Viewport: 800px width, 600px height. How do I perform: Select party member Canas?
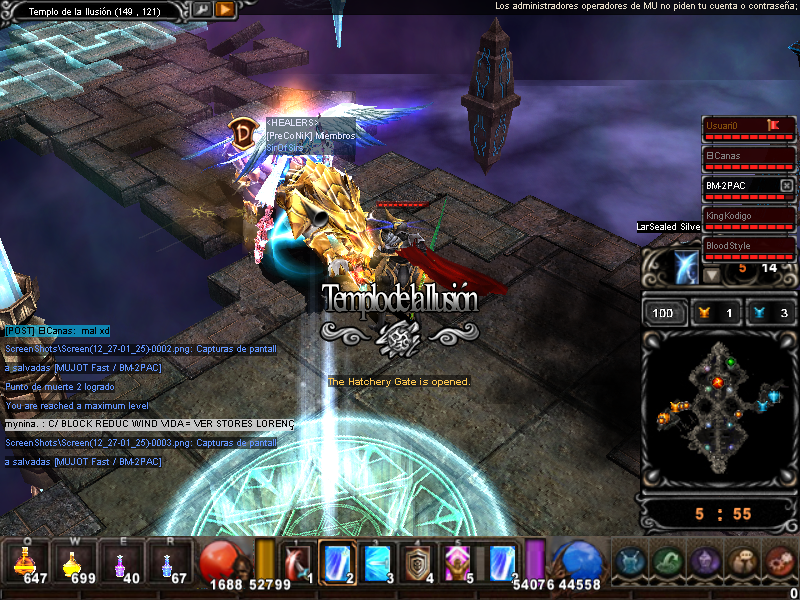point(749,156)
